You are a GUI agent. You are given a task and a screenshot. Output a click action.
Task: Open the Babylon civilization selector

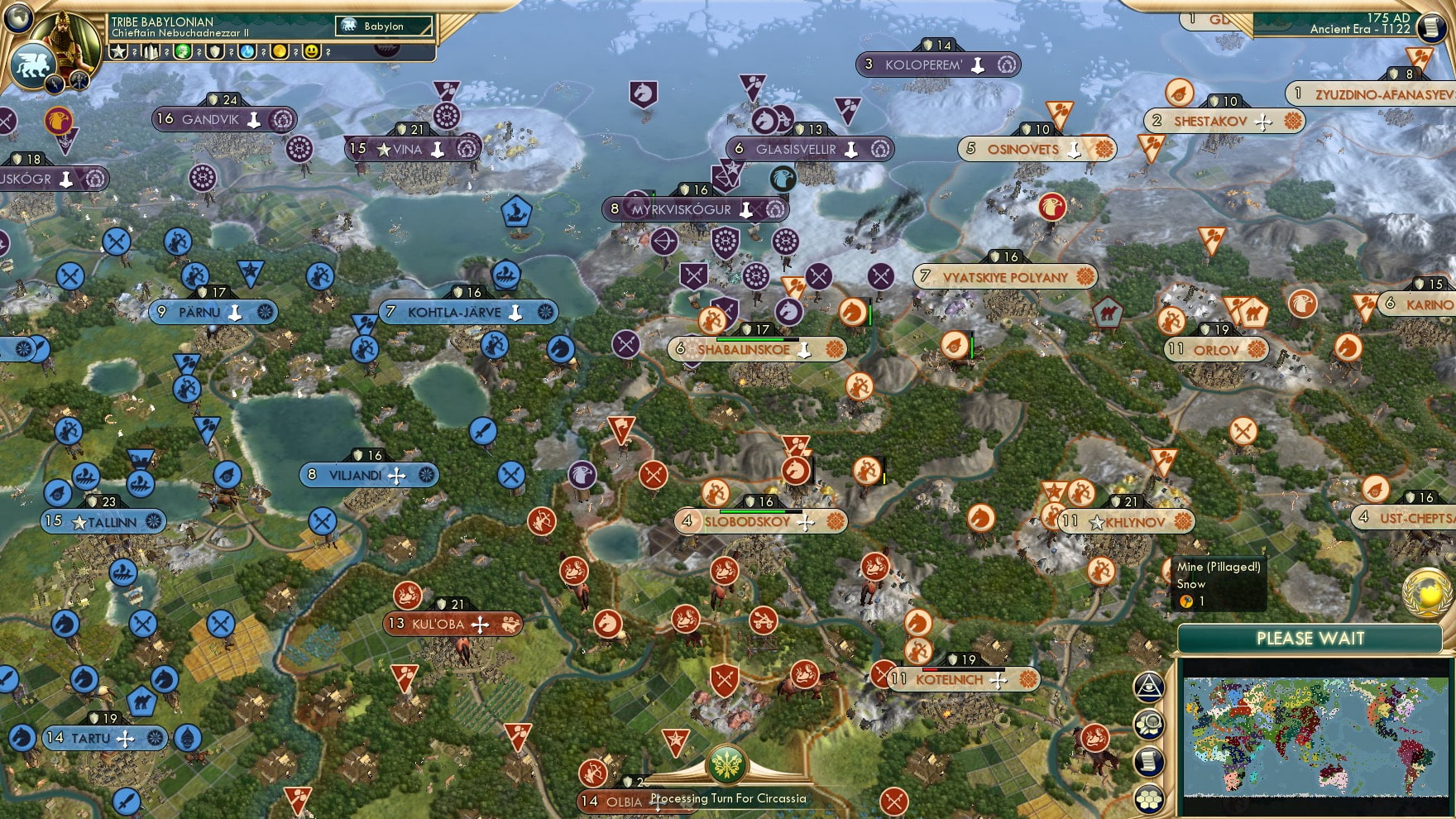pos(382,26)
